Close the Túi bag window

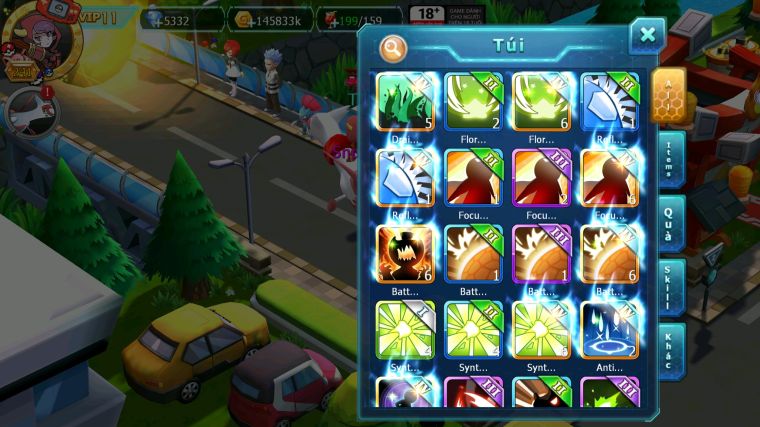pos(647,36)
